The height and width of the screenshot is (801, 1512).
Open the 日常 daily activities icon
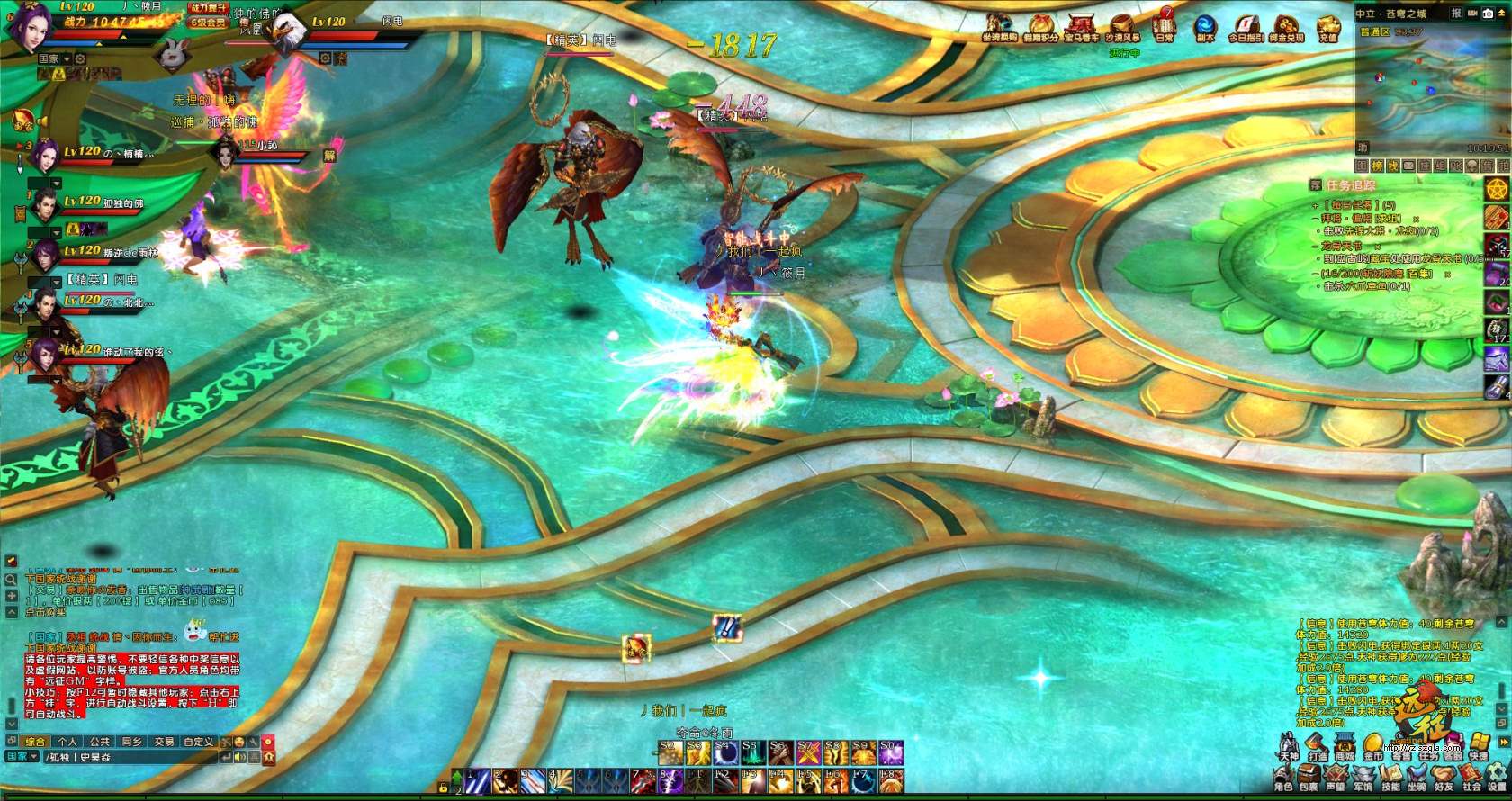click(x=1165, y=25)
